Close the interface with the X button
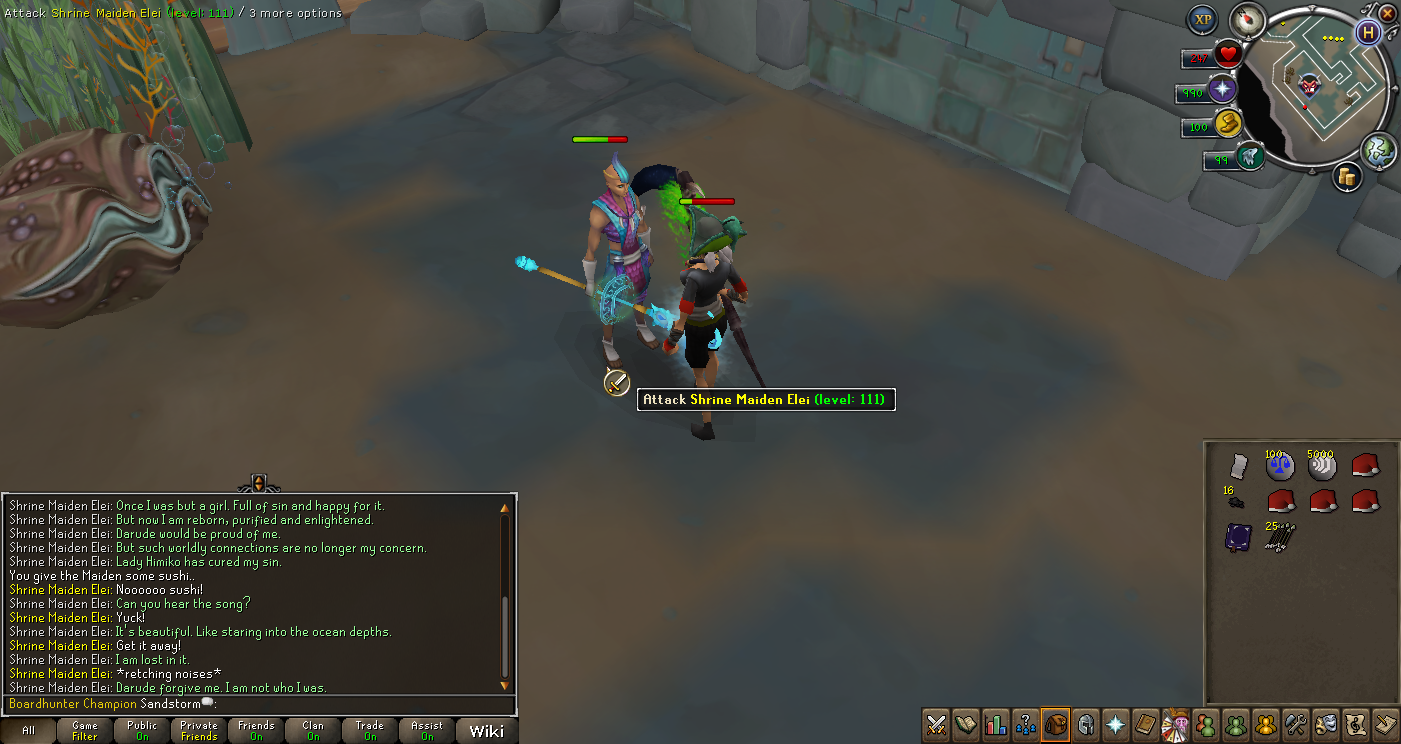 [x=1387, y=14]
